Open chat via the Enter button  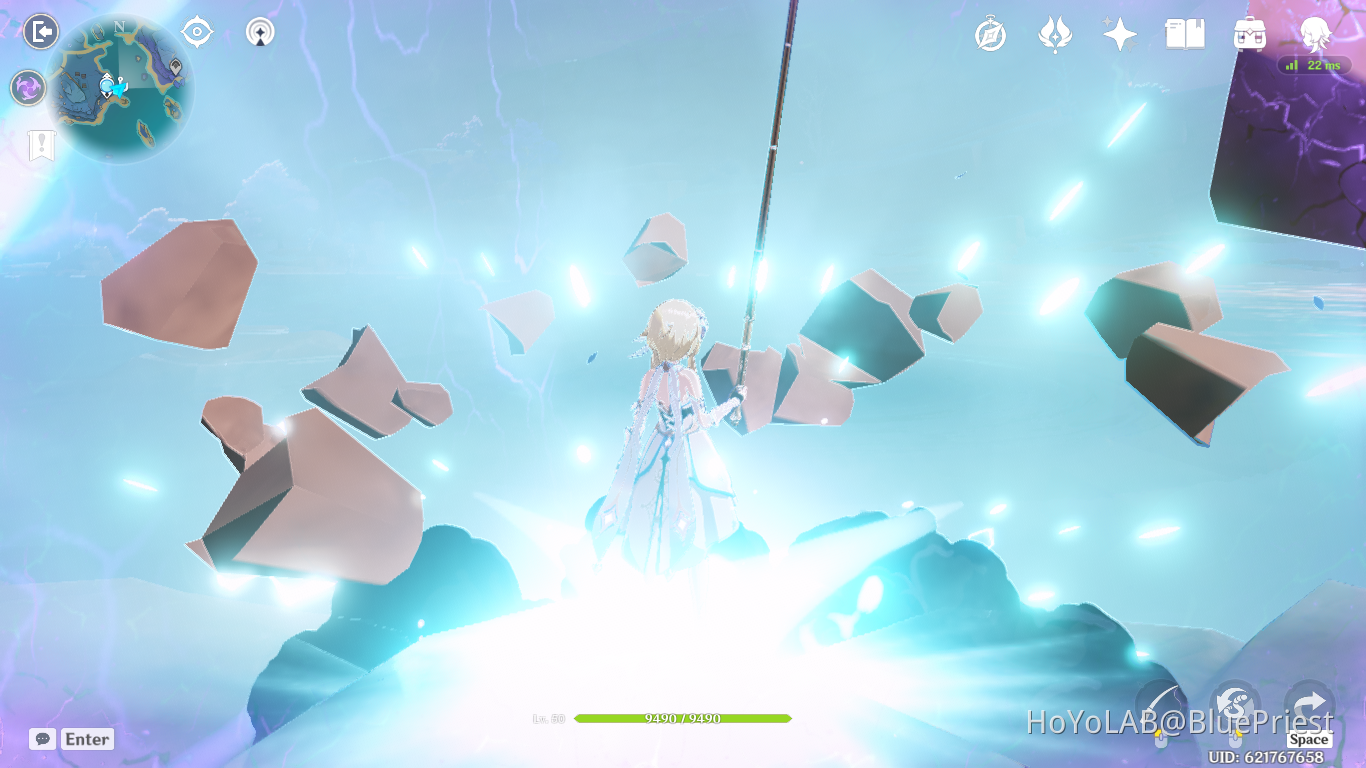tap(87, 739)
